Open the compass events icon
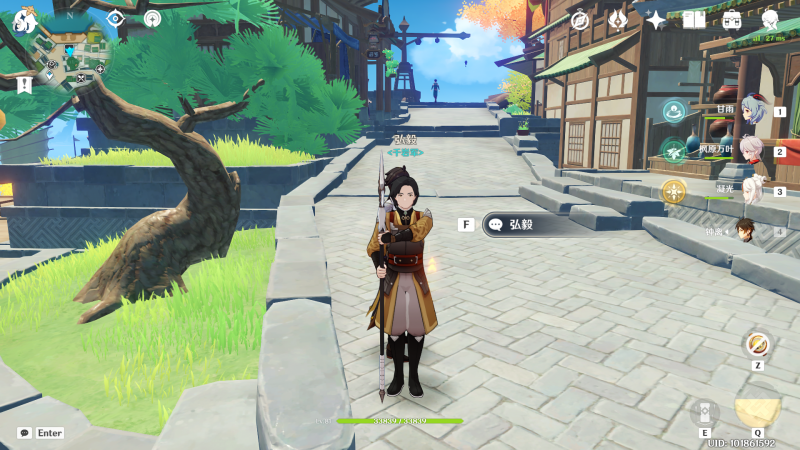The width and height of the screenshot is (800, 450). [x=579, y=20]
